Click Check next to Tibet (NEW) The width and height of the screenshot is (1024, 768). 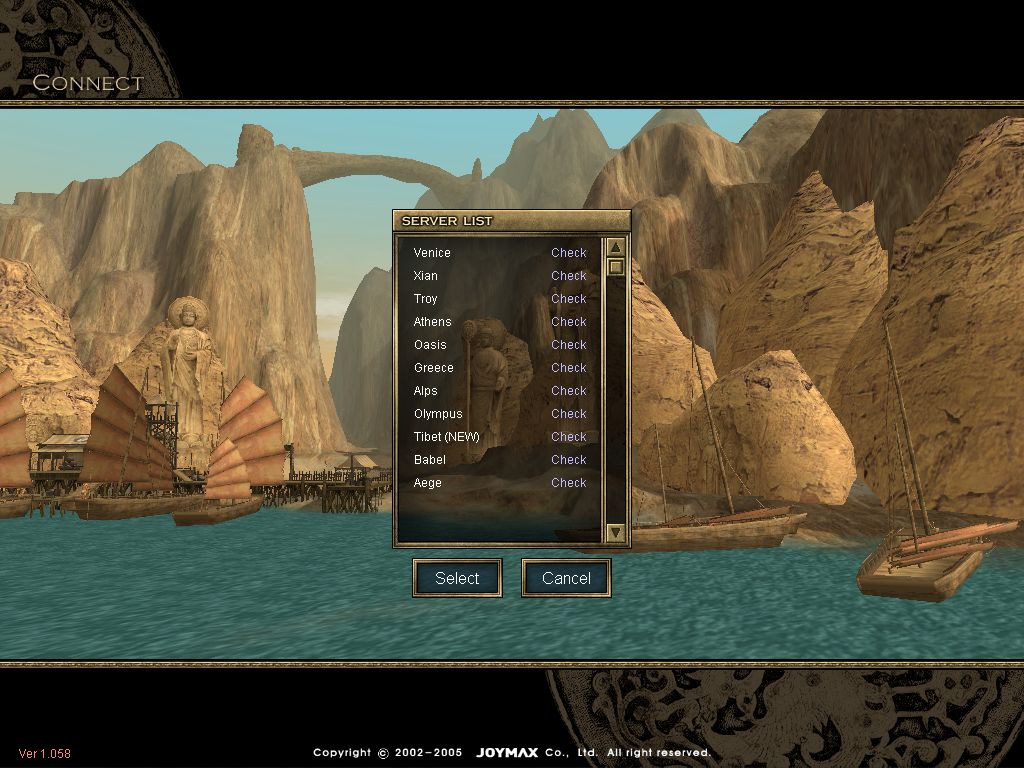click(x=569, y=437)
